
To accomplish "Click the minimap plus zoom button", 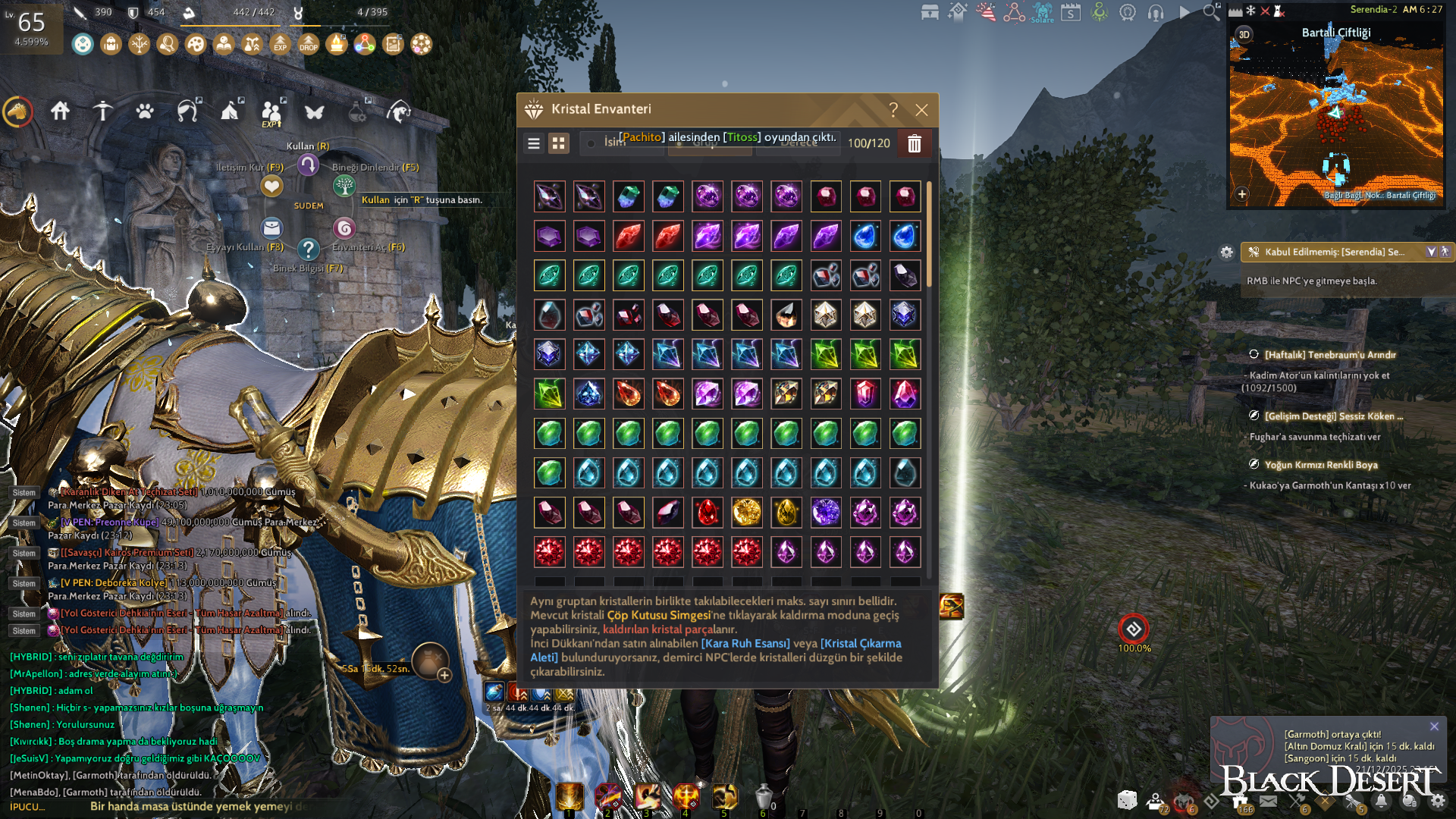I will click(1241, 194).
